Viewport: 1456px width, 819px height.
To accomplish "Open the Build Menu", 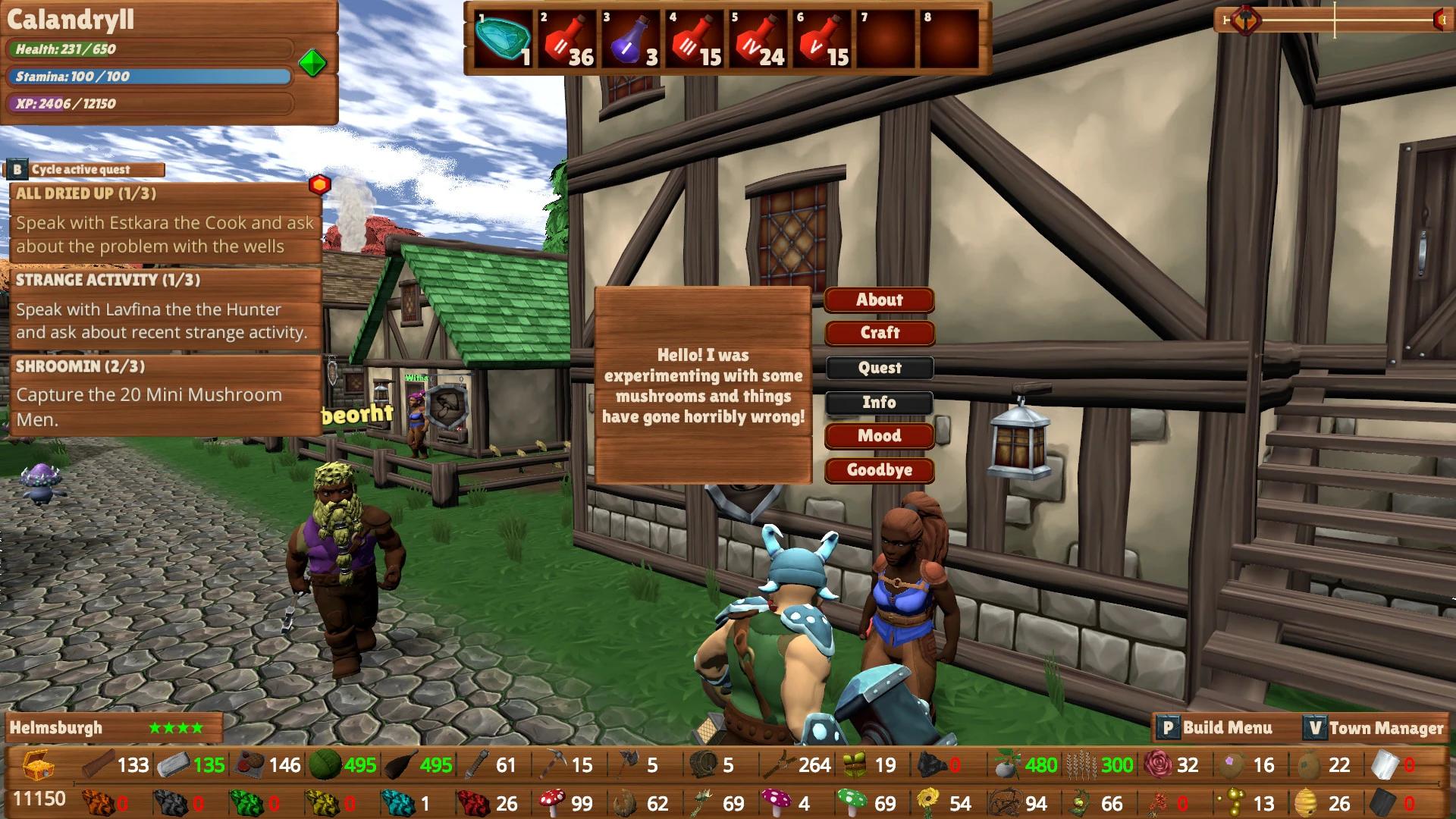I will pos(1216,727).
